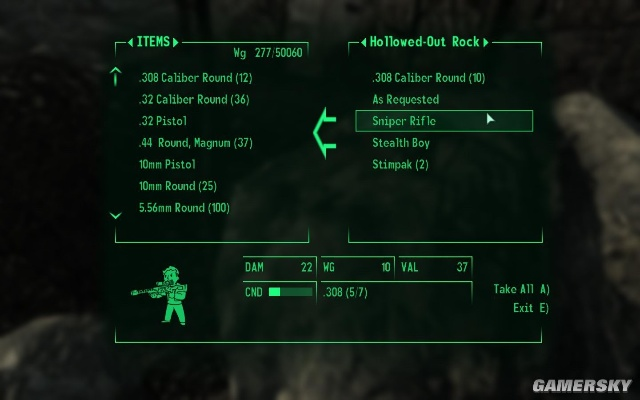Select the As Requested item

[405, 100]
